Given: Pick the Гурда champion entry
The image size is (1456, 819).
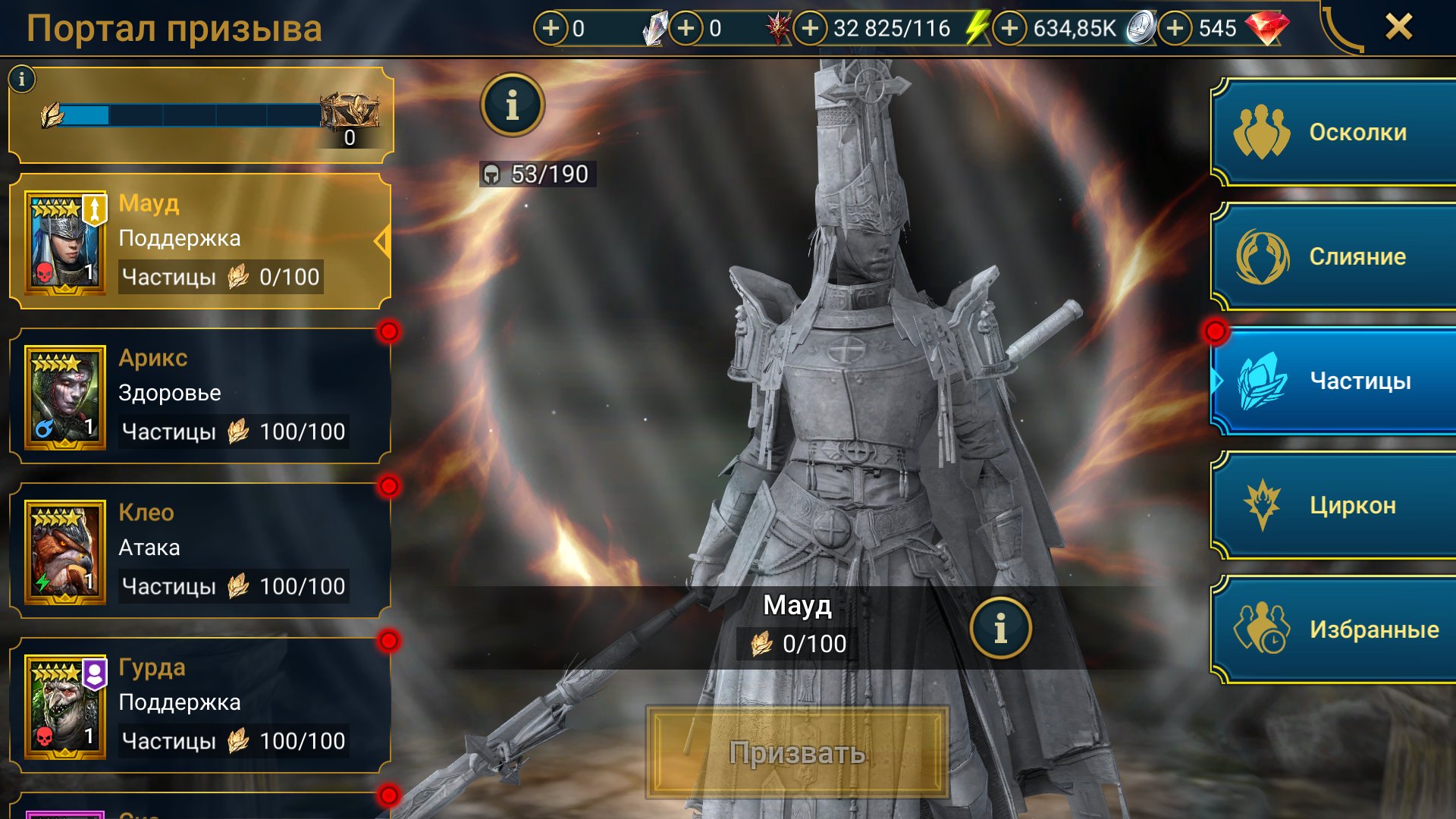Looking at the screenshot, I should pyautogui.click(x=200, y=705).
